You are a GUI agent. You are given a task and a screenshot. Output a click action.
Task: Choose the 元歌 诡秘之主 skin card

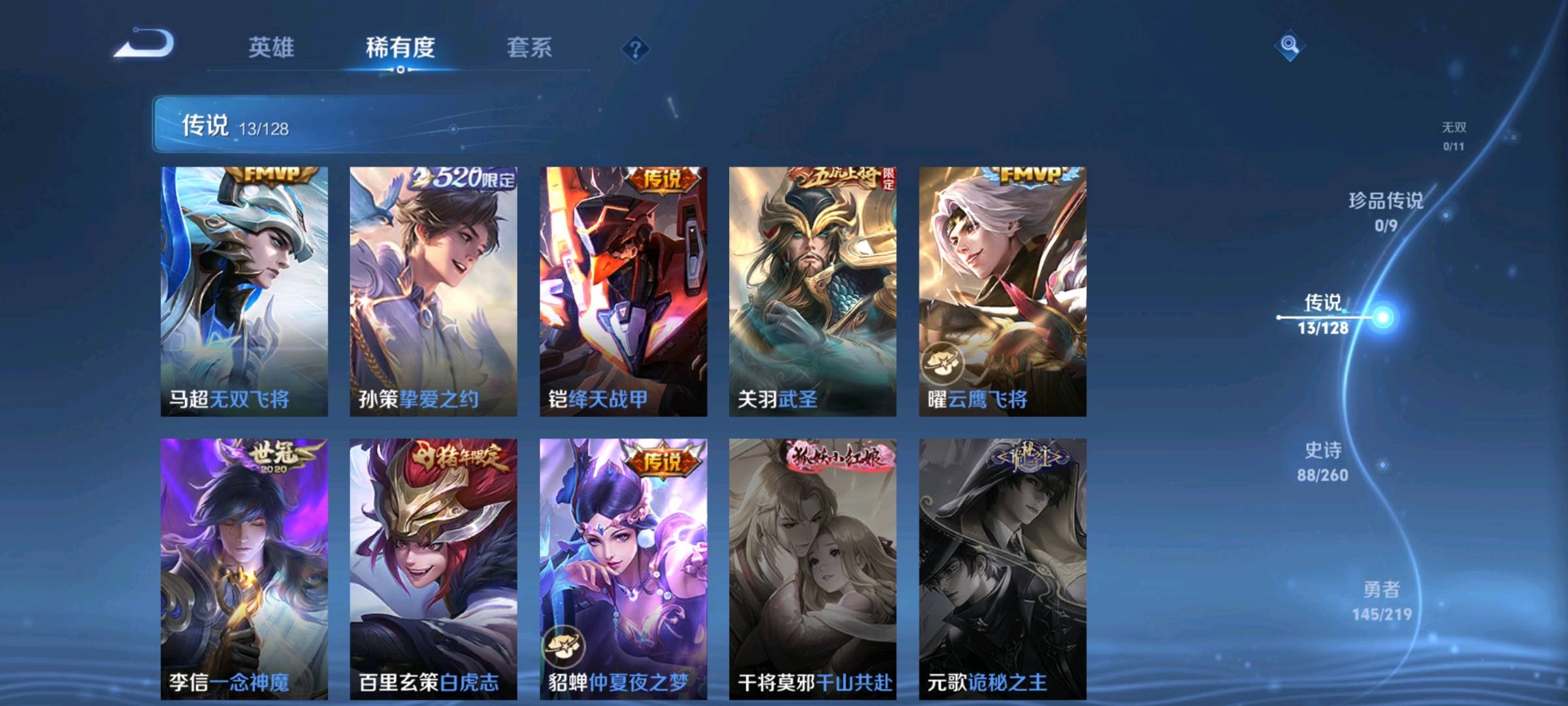(1002, 569)
